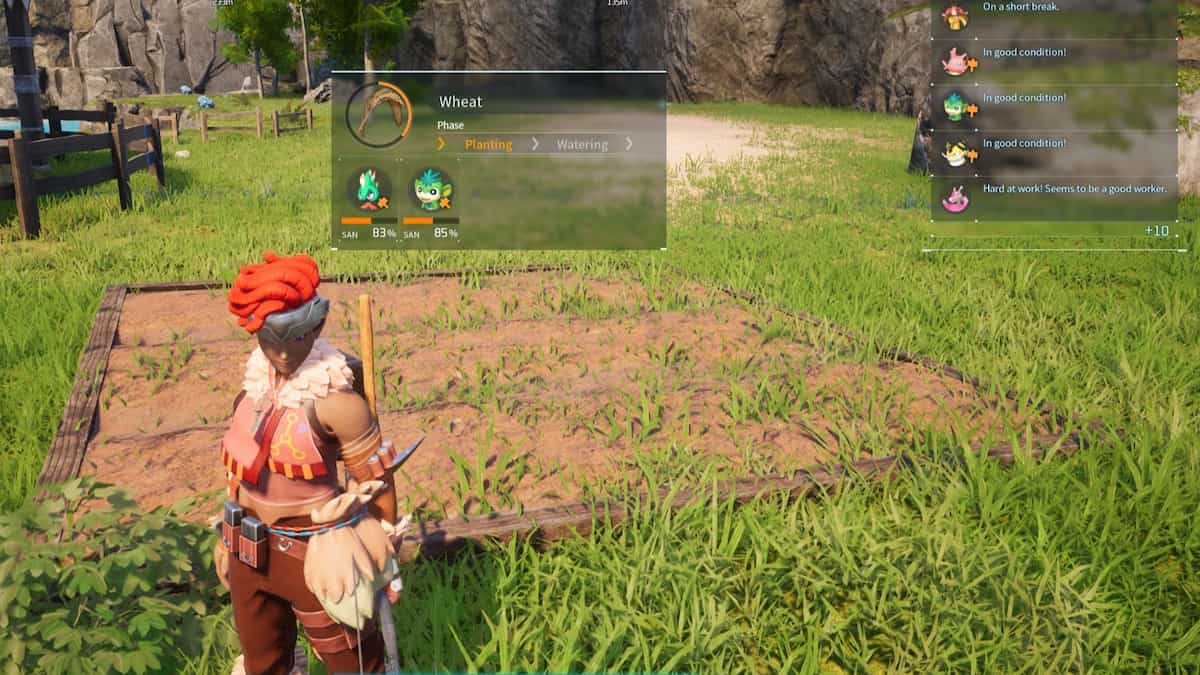Viewport: 1200px width, 675px height.
Task: Expand the +10 more pal notifications
Action: (x=1156, y=232)
